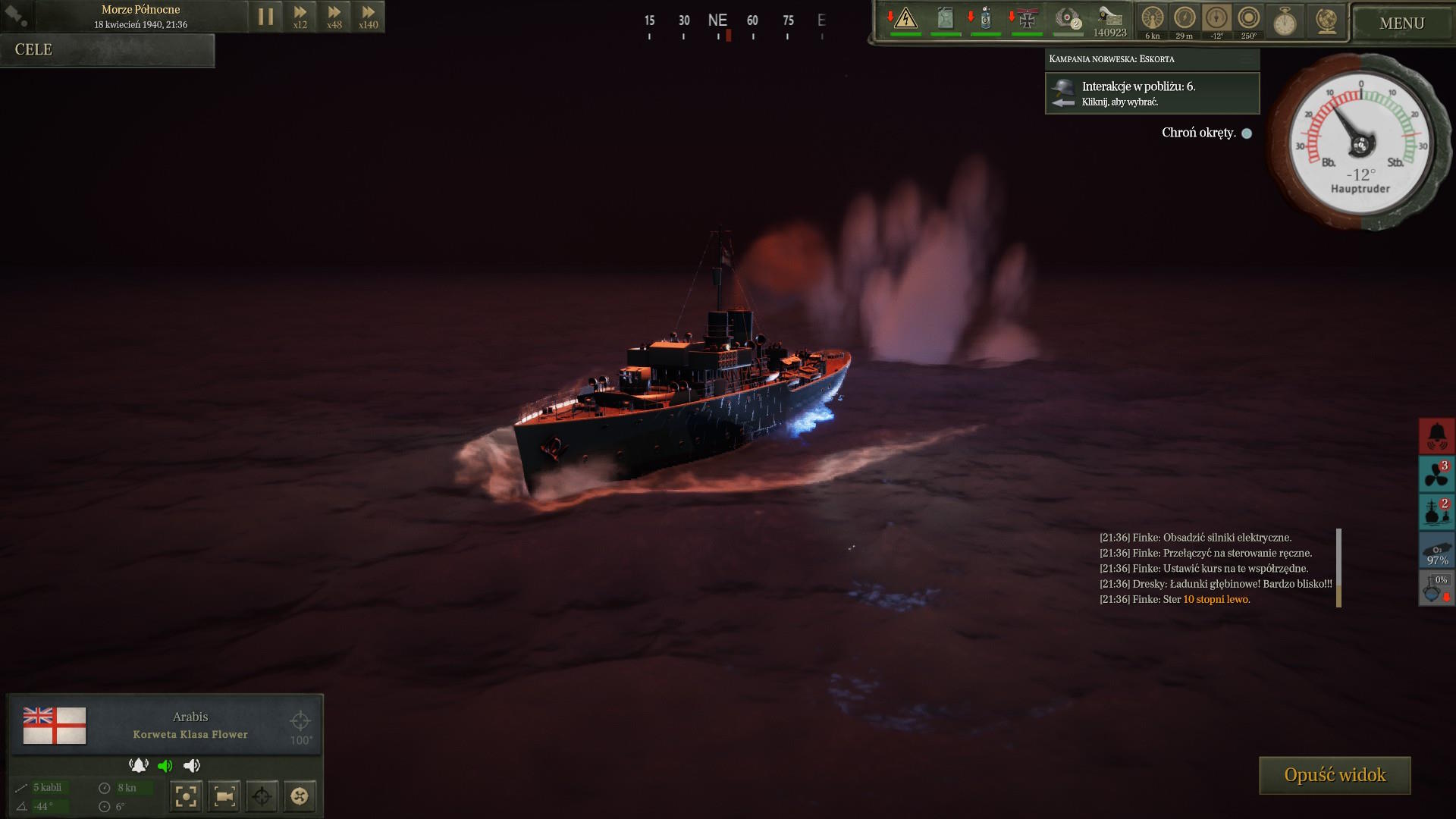Set time acceleration to x12
This screenshot has height=819, width=1456.
click(300, 17)
